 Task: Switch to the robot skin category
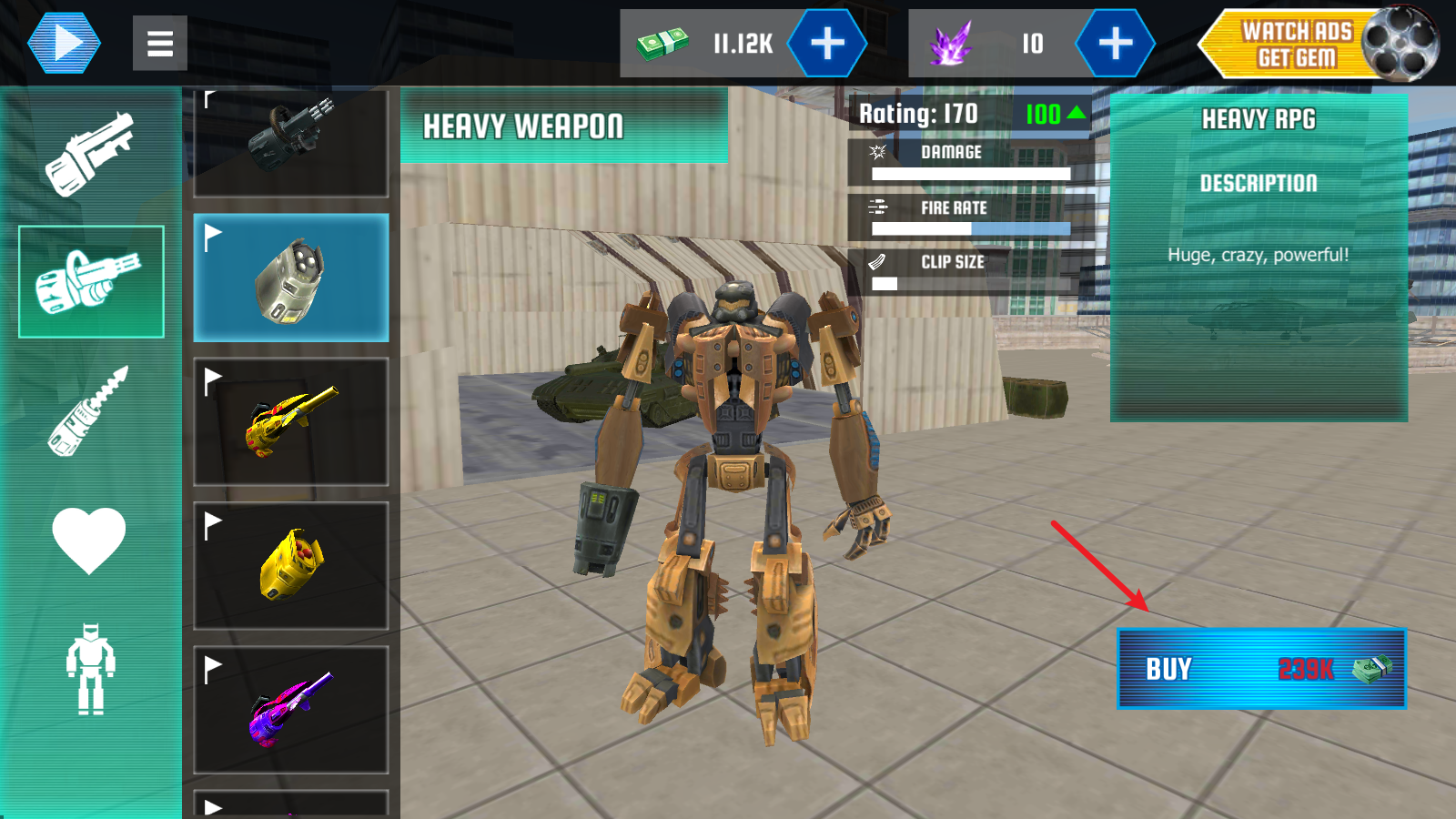point(91,669)
